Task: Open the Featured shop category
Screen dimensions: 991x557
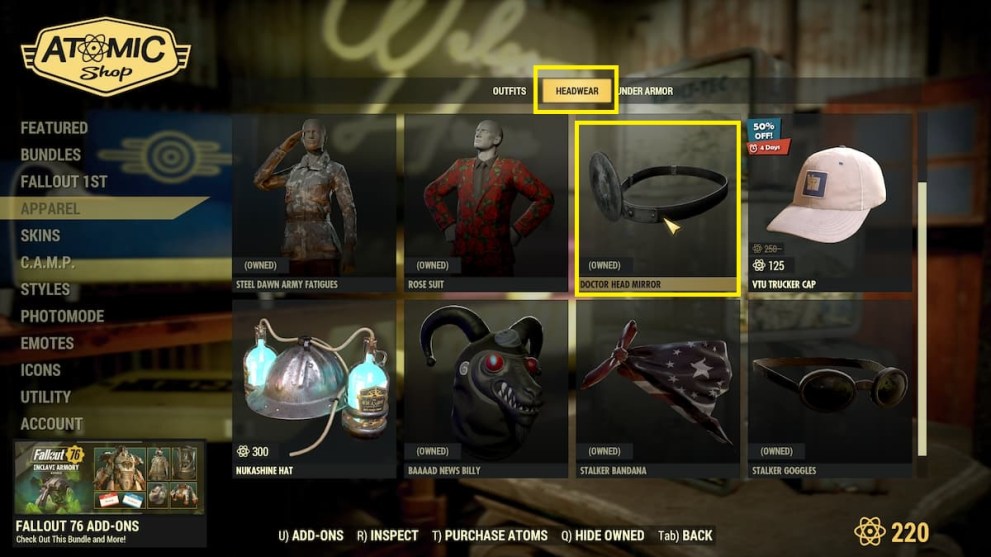Action: tap(54, 128)
